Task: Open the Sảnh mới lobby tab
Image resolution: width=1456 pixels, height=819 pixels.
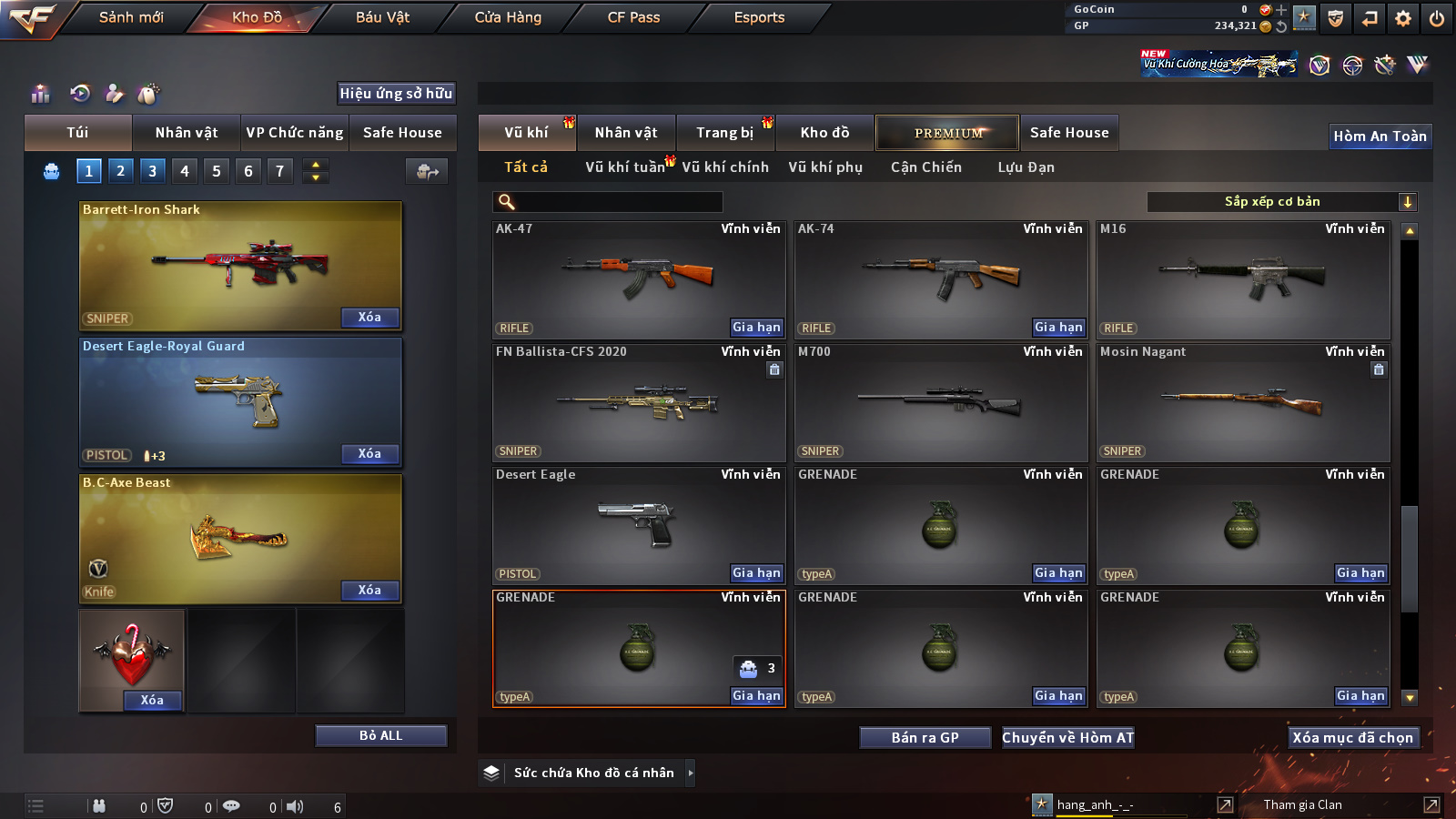Action: coord(131,17)
